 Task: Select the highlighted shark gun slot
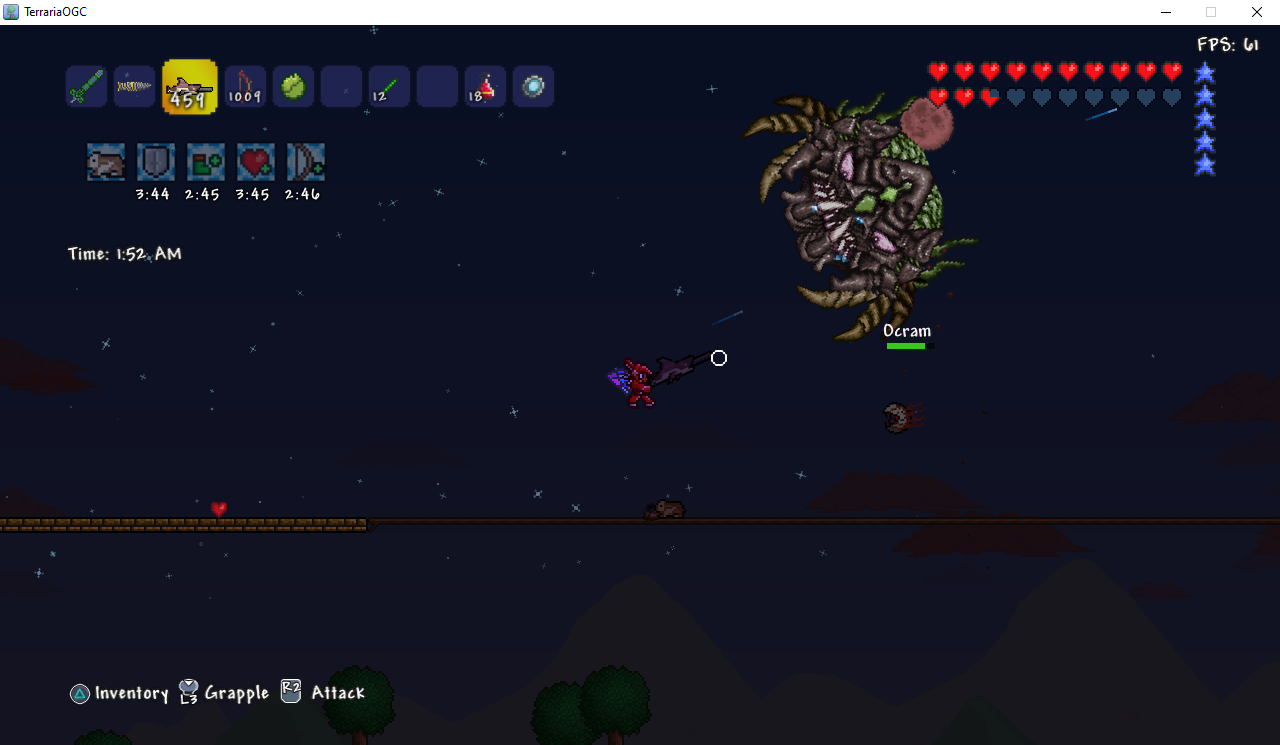(190, 87)
